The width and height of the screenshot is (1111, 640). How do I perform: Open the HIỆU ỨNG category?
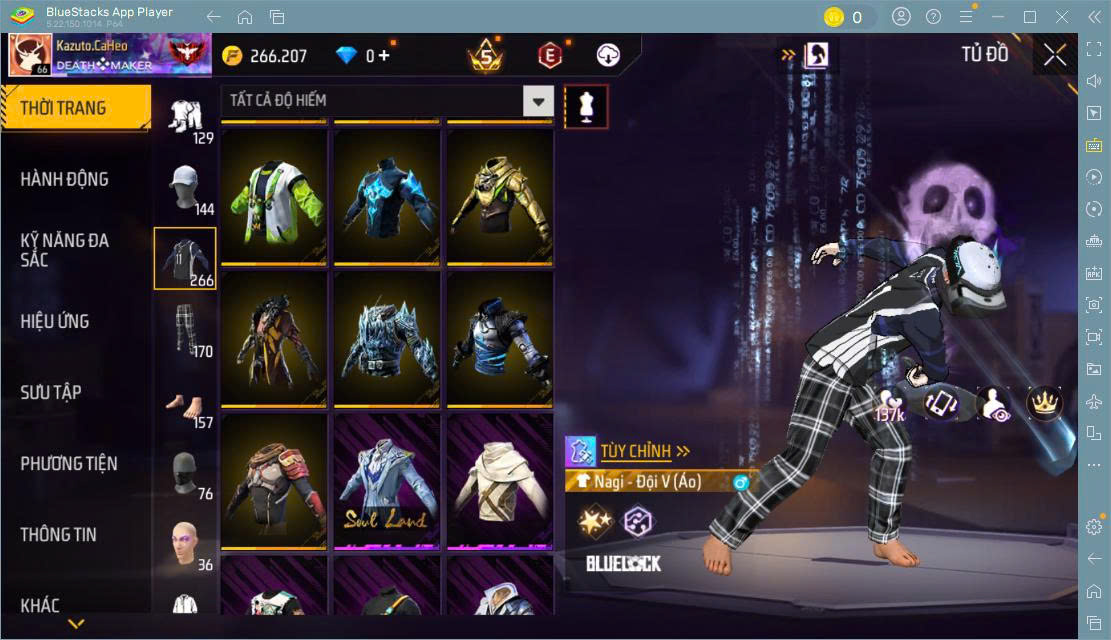[55, 321]
